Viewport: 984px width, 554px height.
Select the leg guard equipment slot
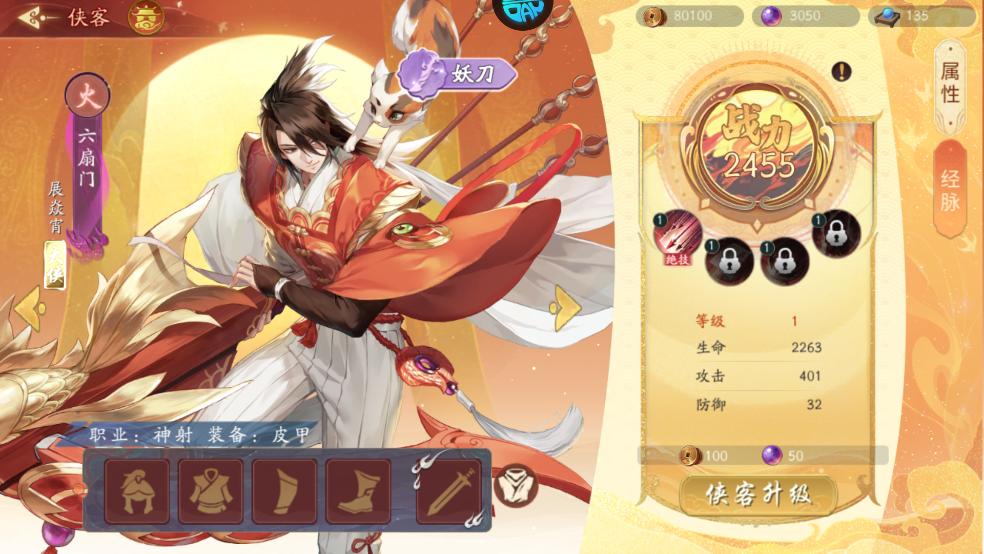click(285, 491)
